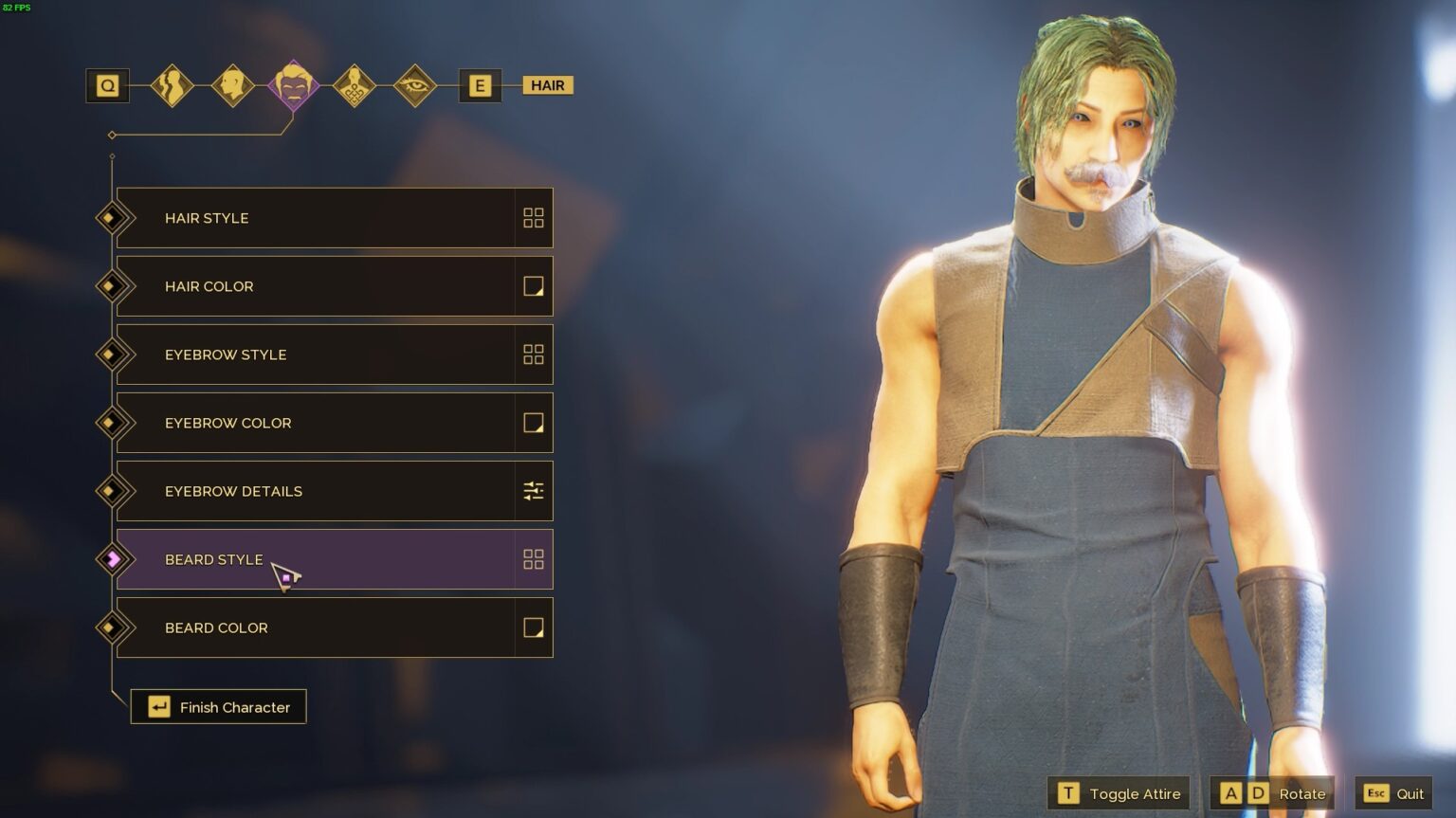Click the grid icon beside Hair Style
1456x818 pixels.
pos(534,218)
